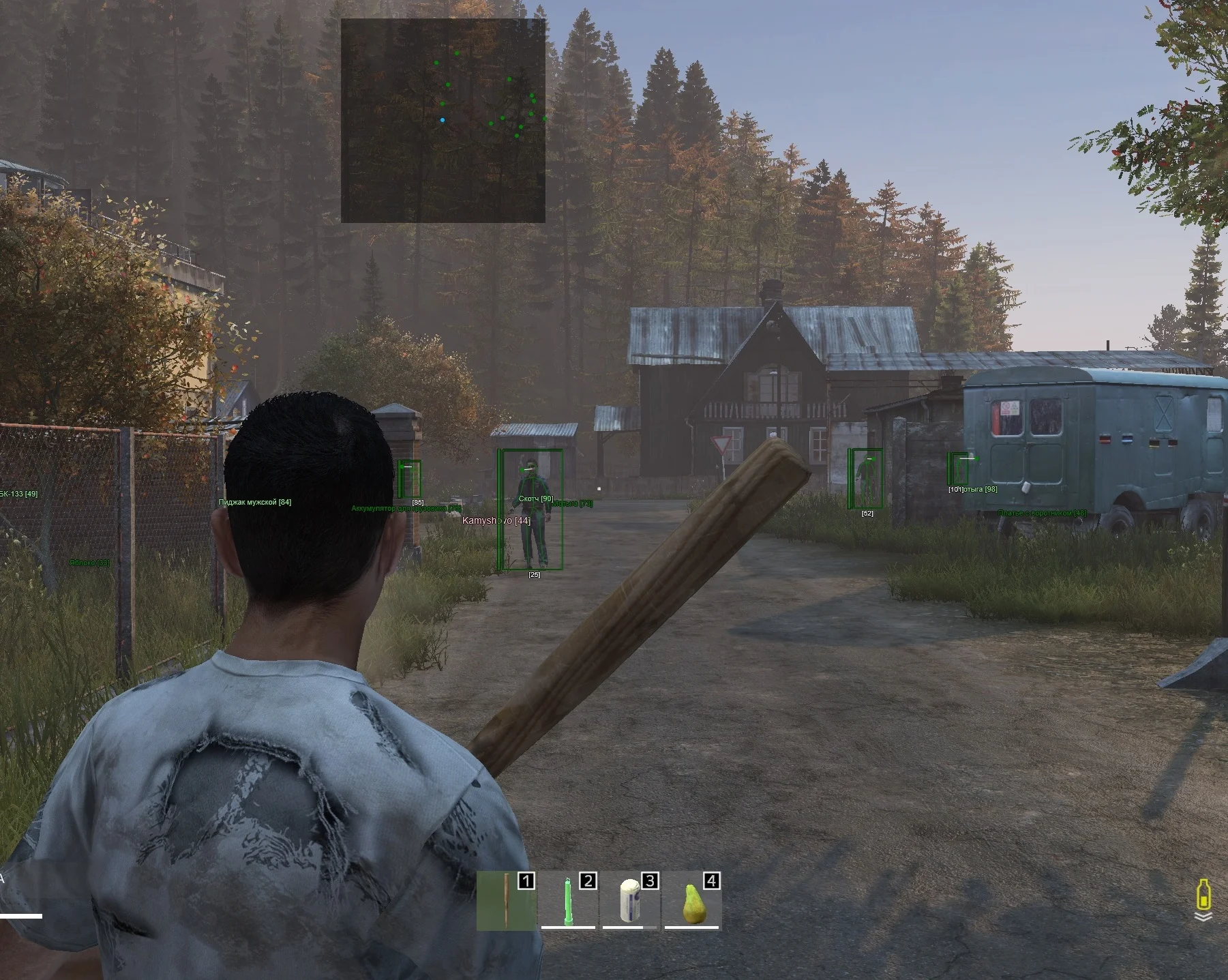This screenshot has width=1228, height=980.
Task: Click the dark radar overlay panel
Action: tap(443, 121)
